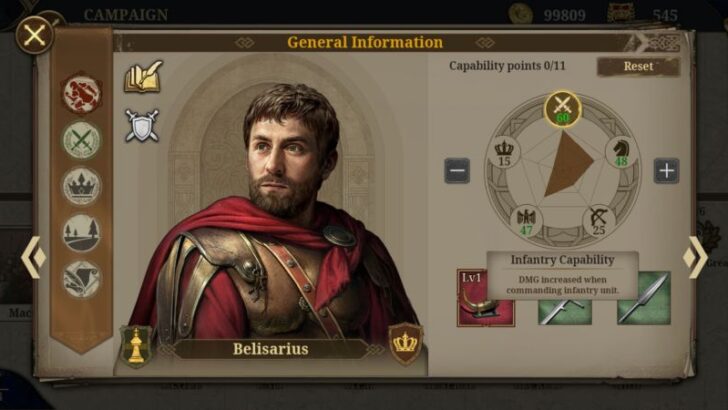The height and width of the screenshot is (410, 728).
Task: Select the bow archer capability
Action: coord(600,220)
